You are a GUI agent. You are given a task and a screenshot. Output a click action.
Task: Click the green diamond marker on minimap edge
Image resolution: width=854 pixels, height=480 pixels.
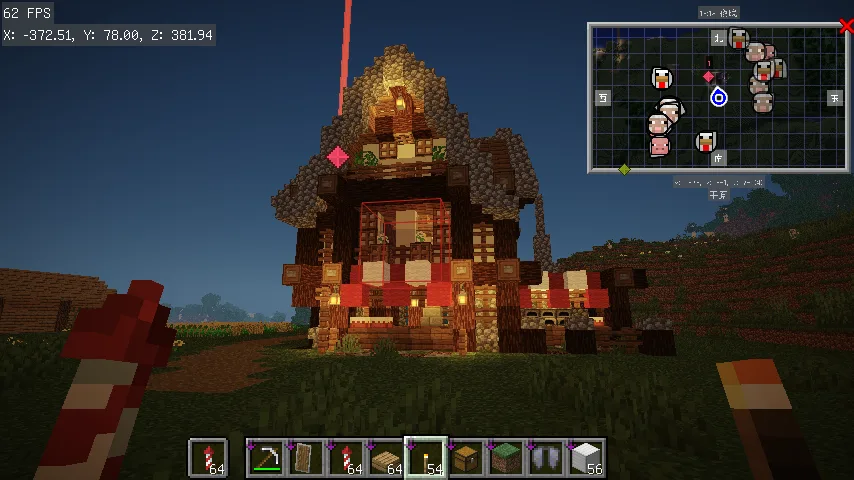click(624, 169)
